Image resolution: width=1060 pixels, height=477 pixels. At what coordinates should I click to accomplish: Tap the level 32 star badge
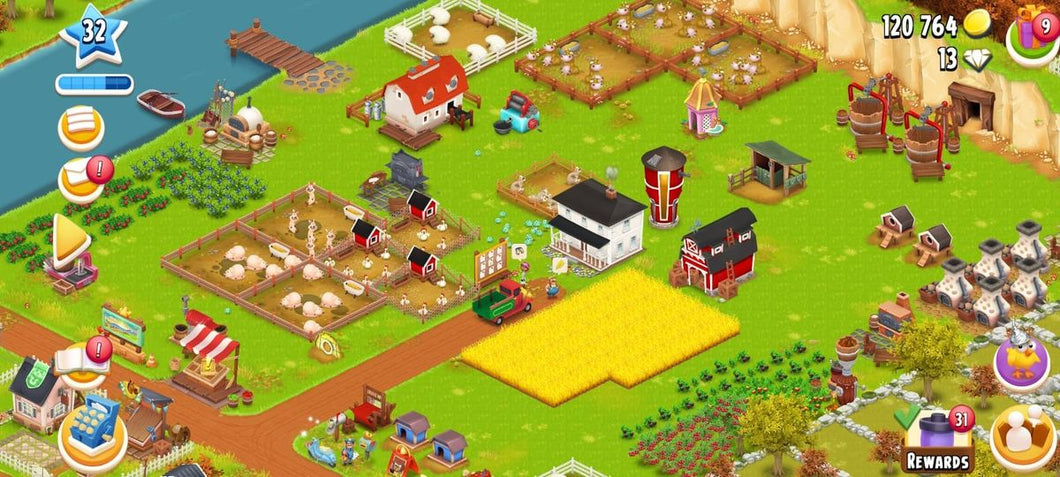coord(93,33)
